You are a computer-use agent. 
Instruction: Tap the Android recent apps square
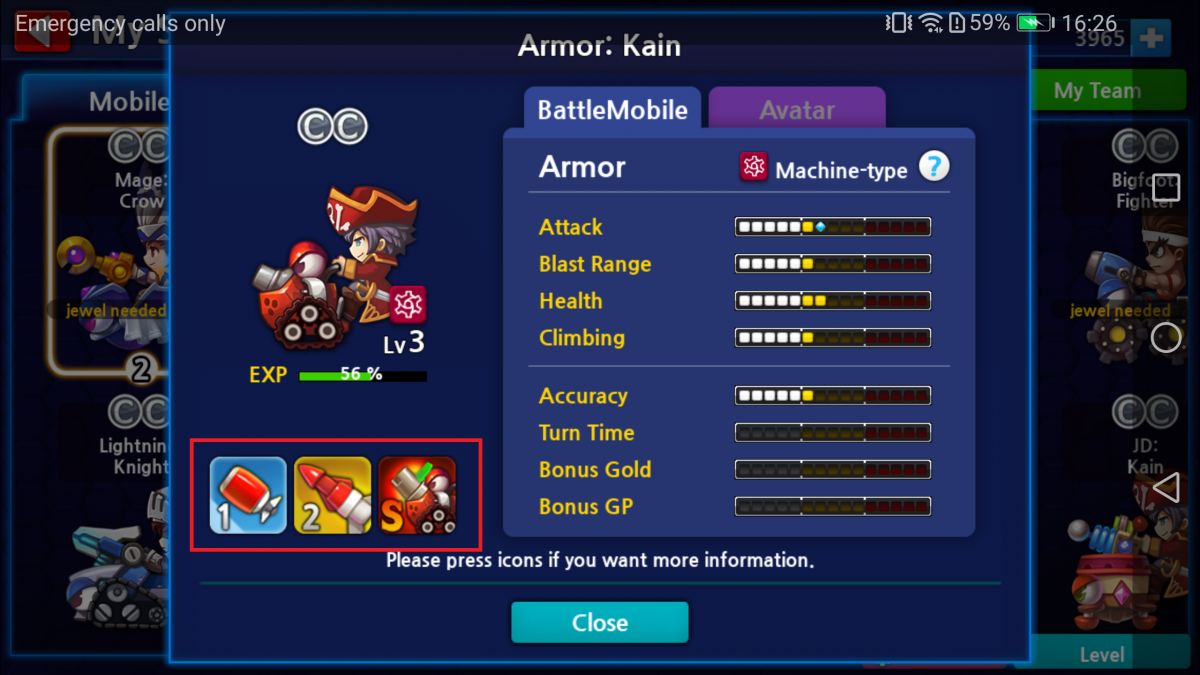point(1166,187)
